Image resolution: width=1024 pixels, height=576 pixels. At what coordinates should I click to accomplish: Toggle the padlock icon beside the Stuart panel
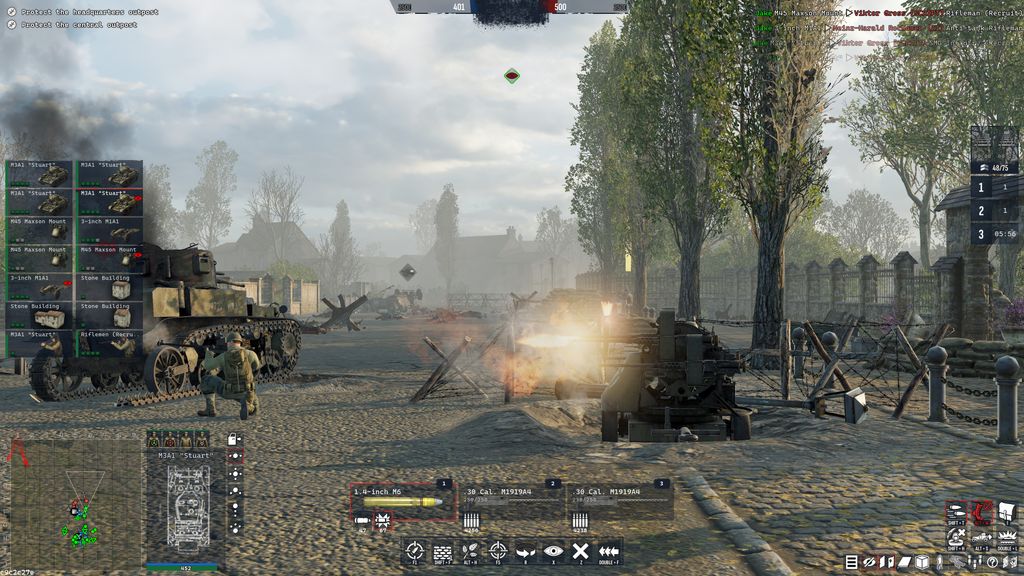[233, 439]
